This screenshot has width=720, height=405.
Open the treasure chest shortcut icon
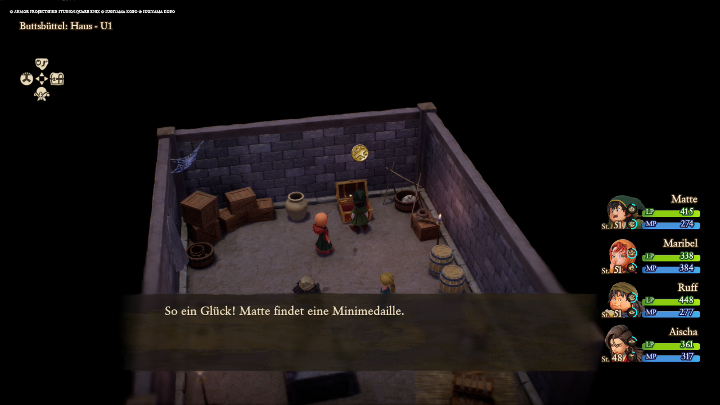(57, 78)
